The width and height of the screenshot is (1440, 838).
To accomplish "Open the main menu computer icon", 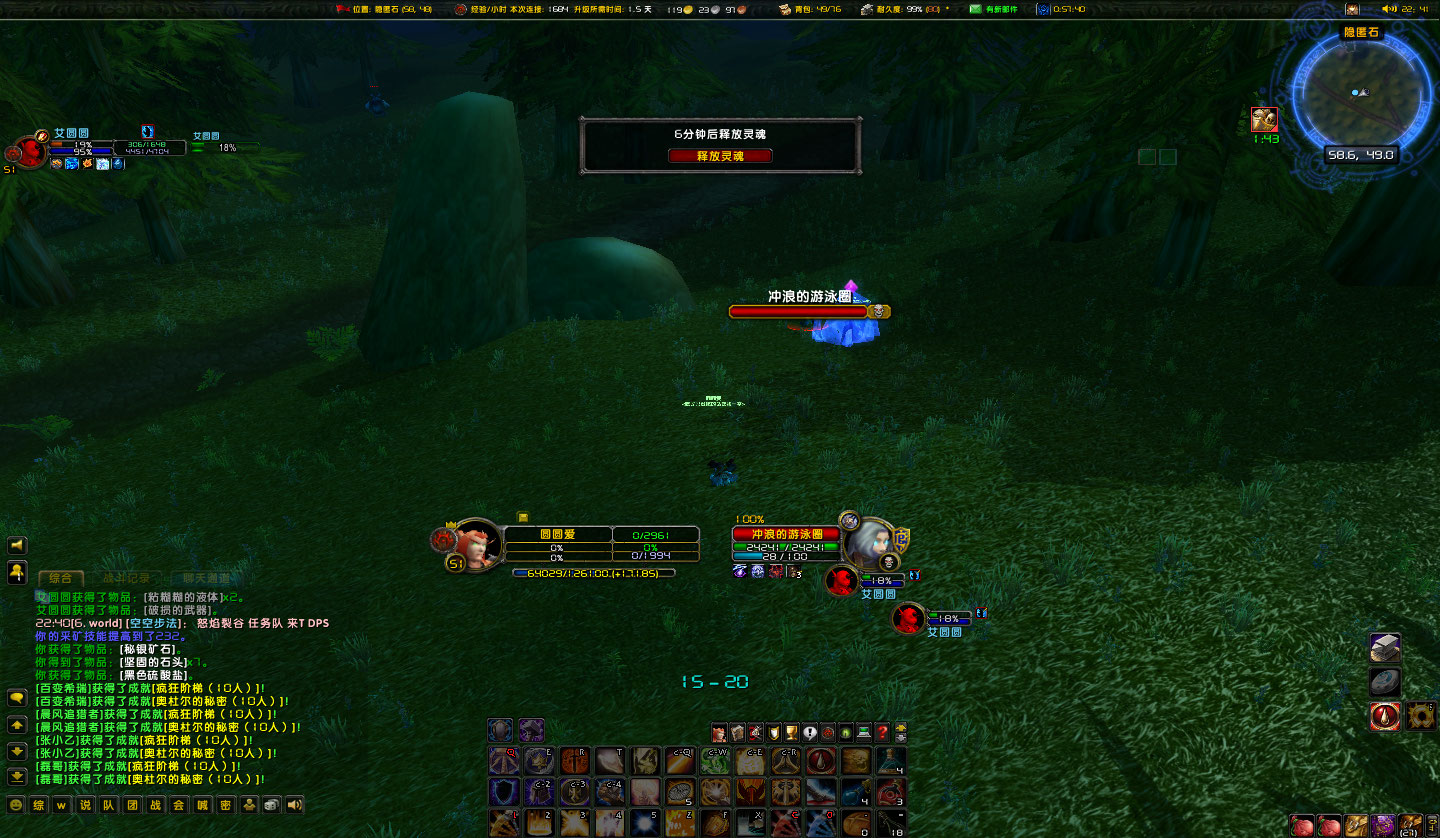I will click(863, 734).
